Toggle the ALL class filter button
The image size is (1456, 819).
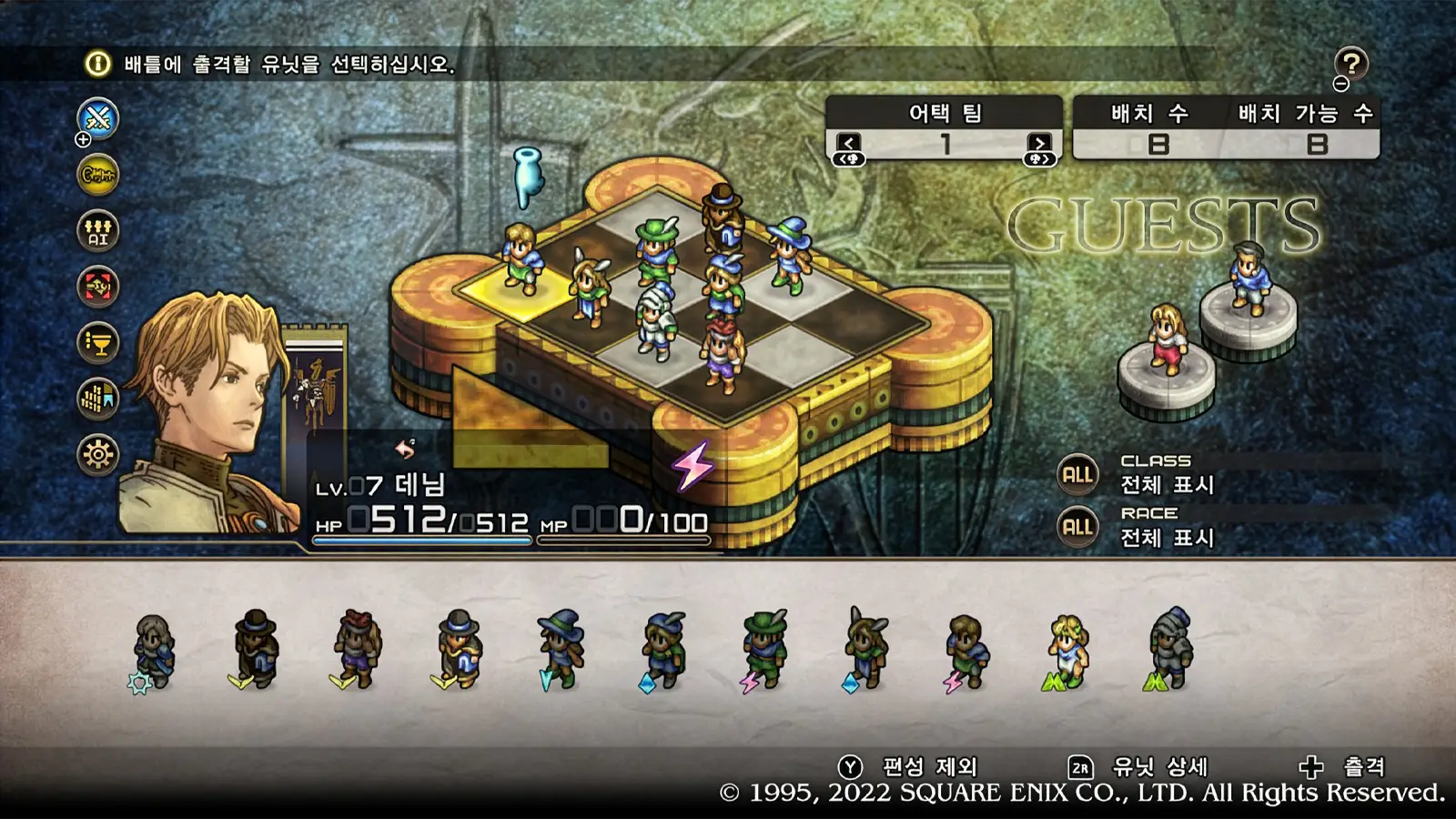click(1077, 475)
